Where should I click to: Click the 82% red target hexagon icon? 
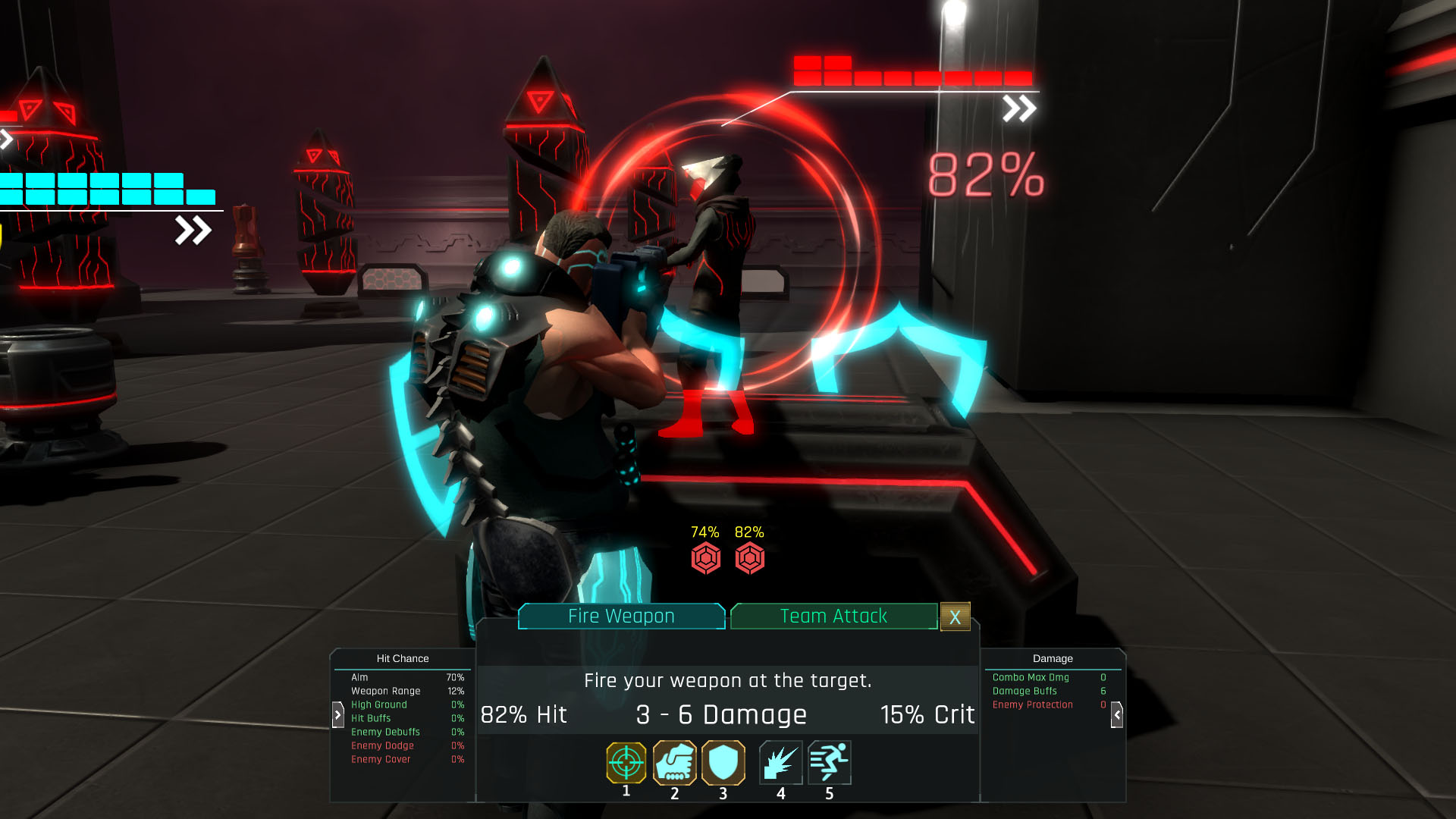click(749, 559)
